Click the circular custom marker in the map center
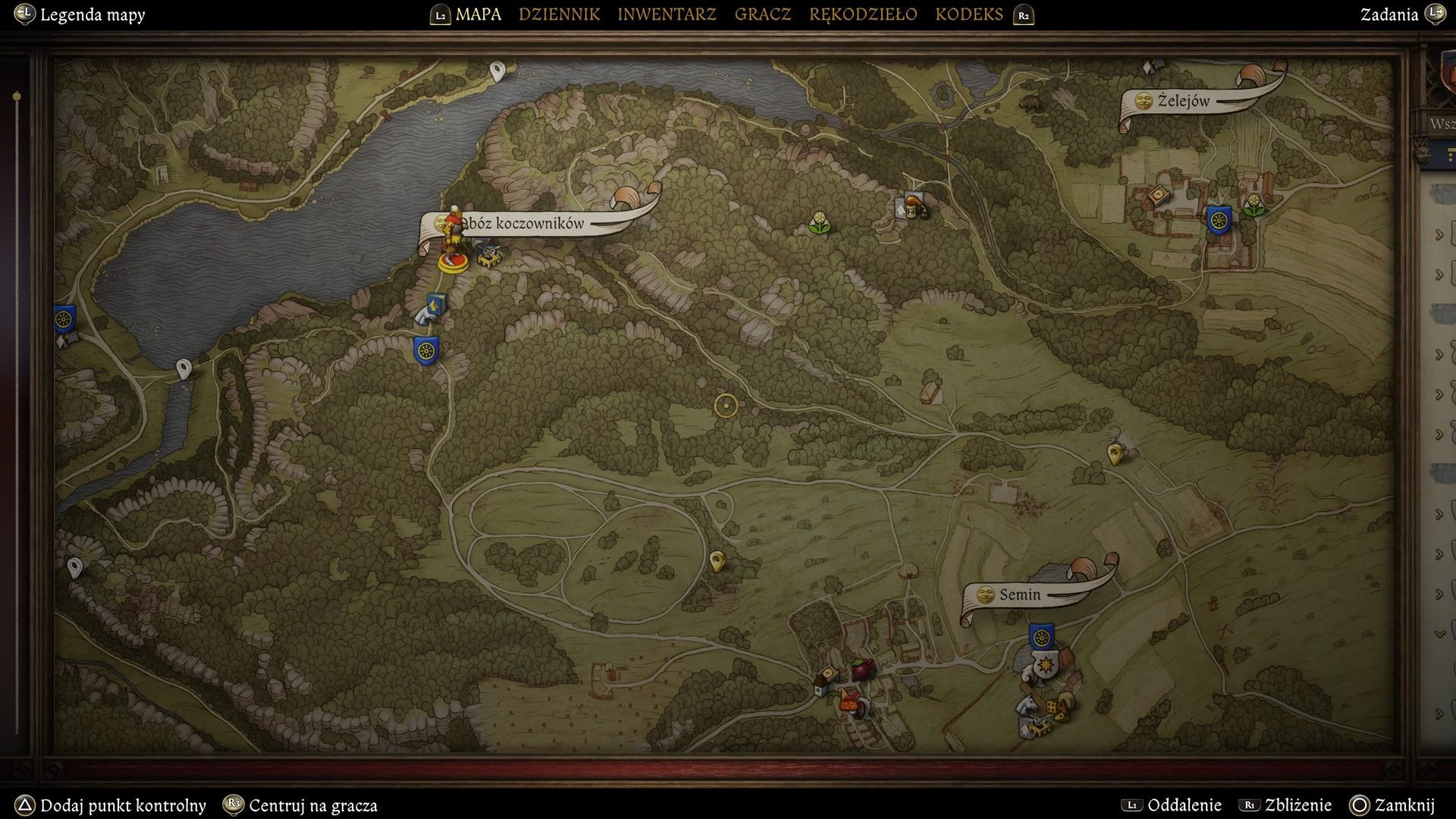This screenshot has height=819, width=1456. tap(725, 406)
